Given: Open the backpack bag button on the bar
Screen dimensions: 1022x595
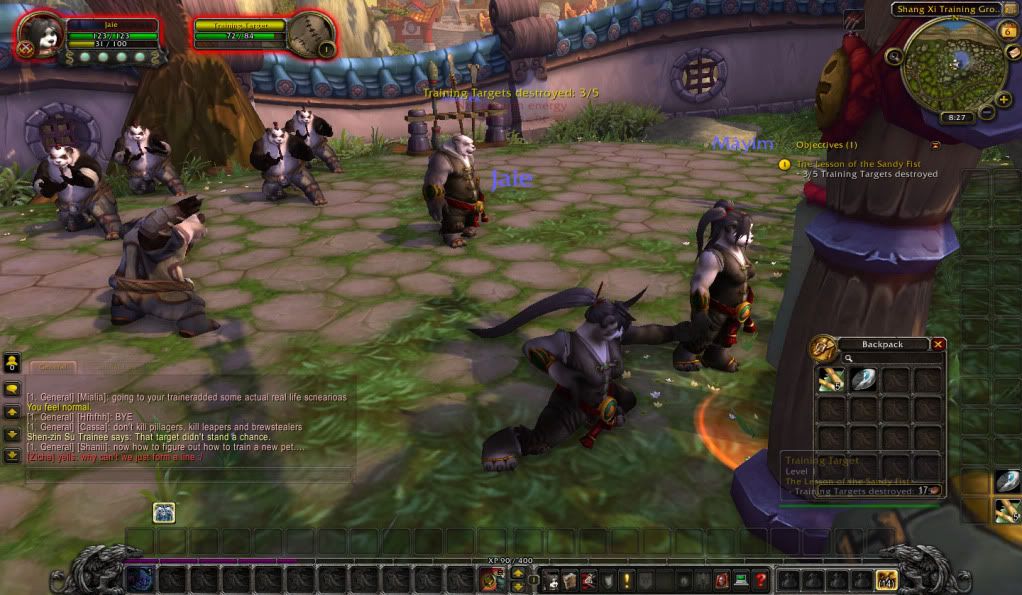Looking at the screenshot, I should (x=886, y=579).
